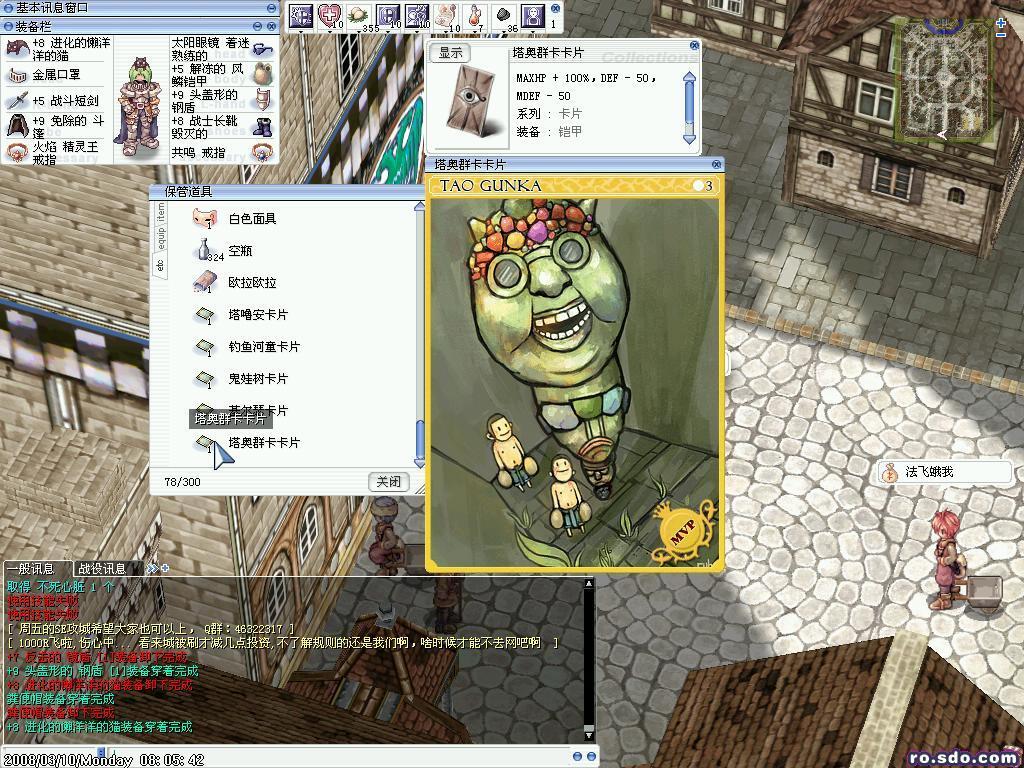The width and height of the screenshot is (1024, 768).
Task: Close the Tao Gunka card illustration window
Action: pos(716,164)
